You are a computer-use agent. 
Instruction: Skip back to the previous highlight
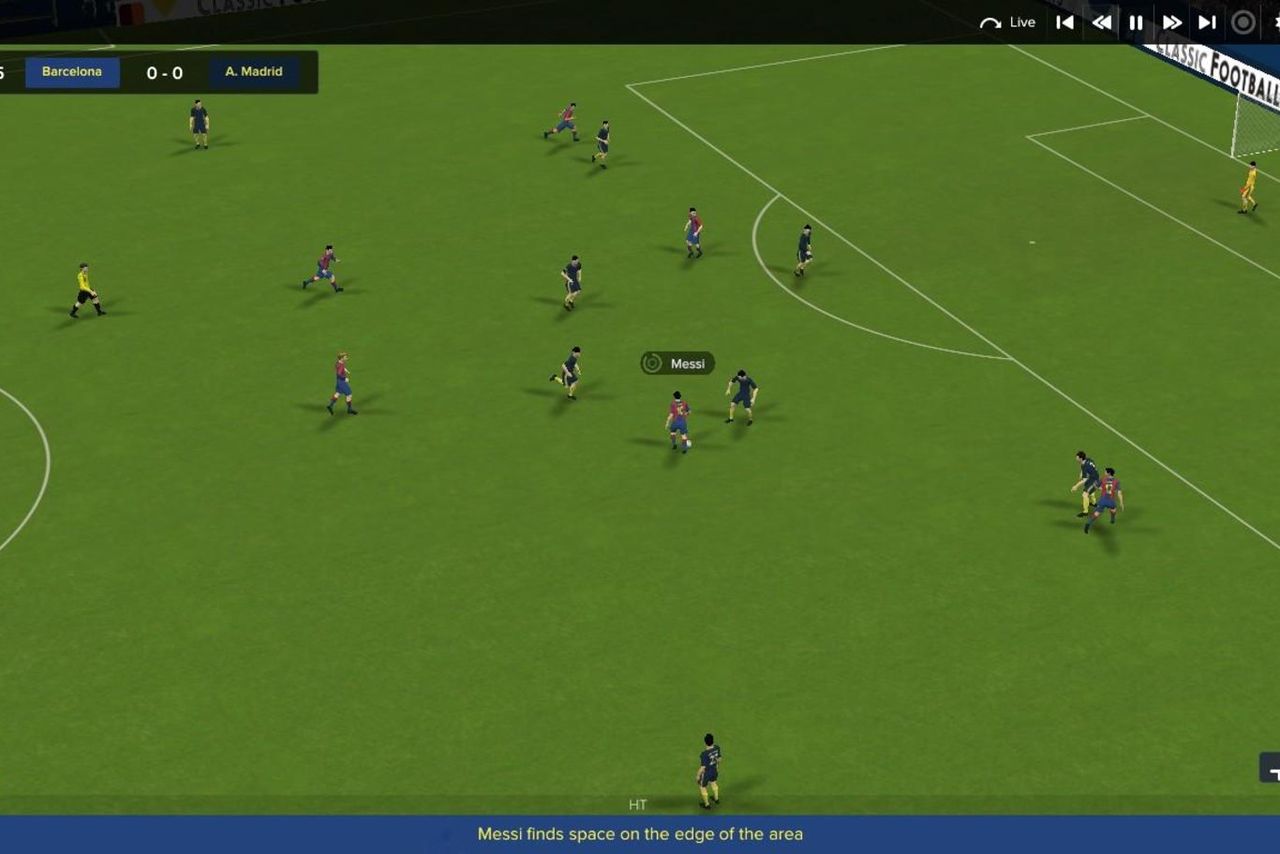pyautogui.click(x=1065, y=21)
